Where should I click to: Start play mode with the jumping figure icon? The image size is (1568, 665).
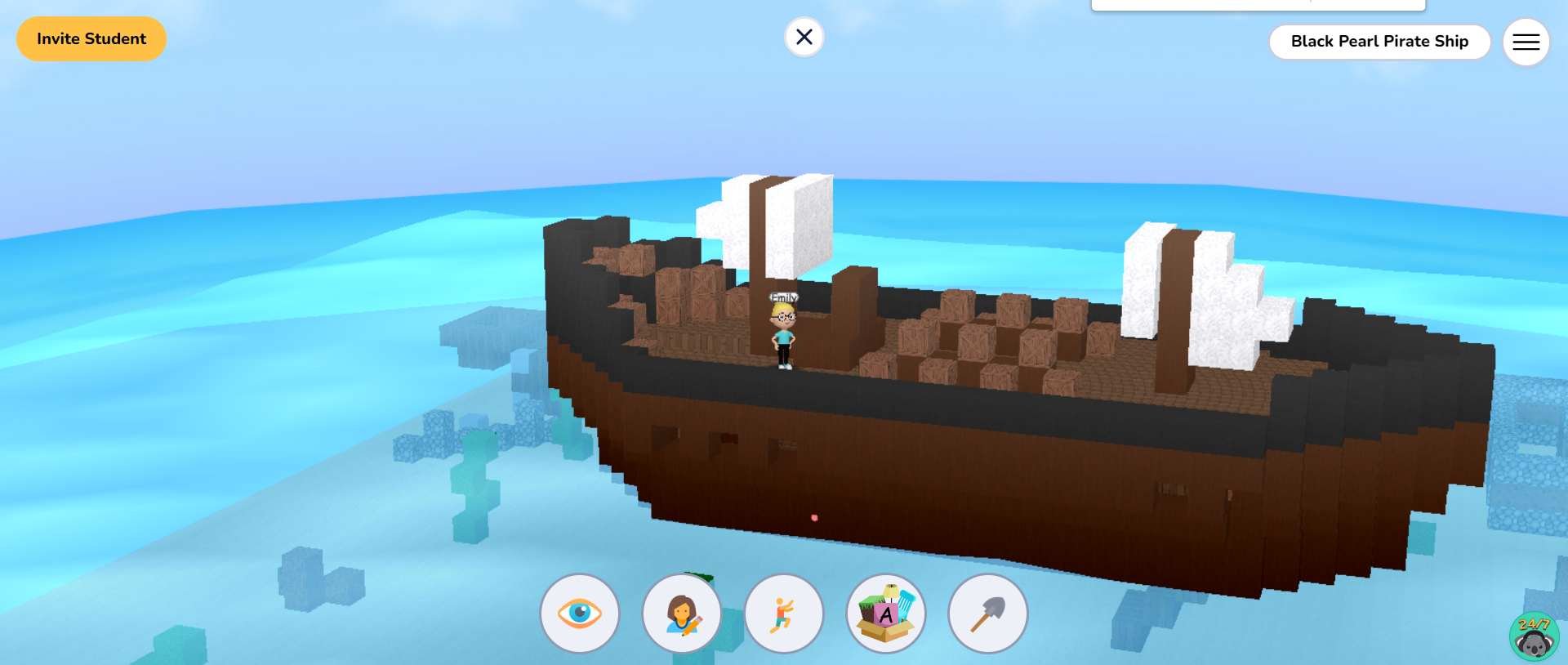(x=784, y=614)
